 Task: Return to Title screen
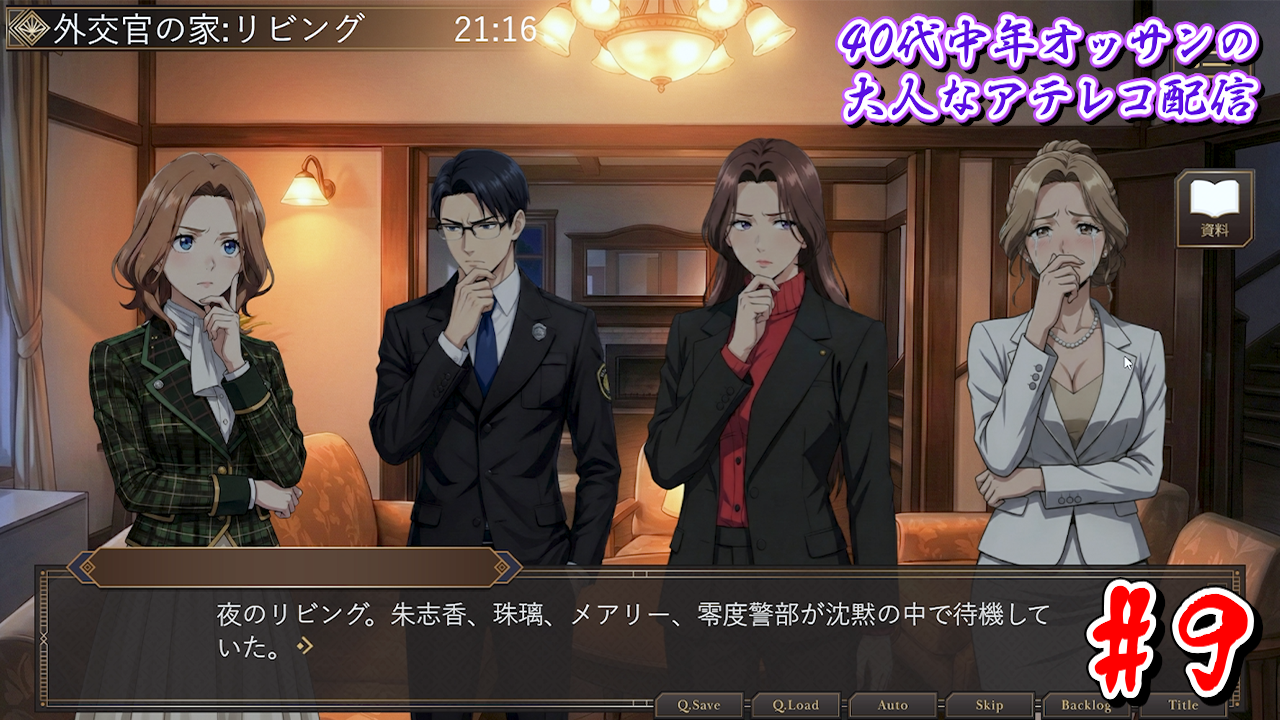click(1183, 705)
